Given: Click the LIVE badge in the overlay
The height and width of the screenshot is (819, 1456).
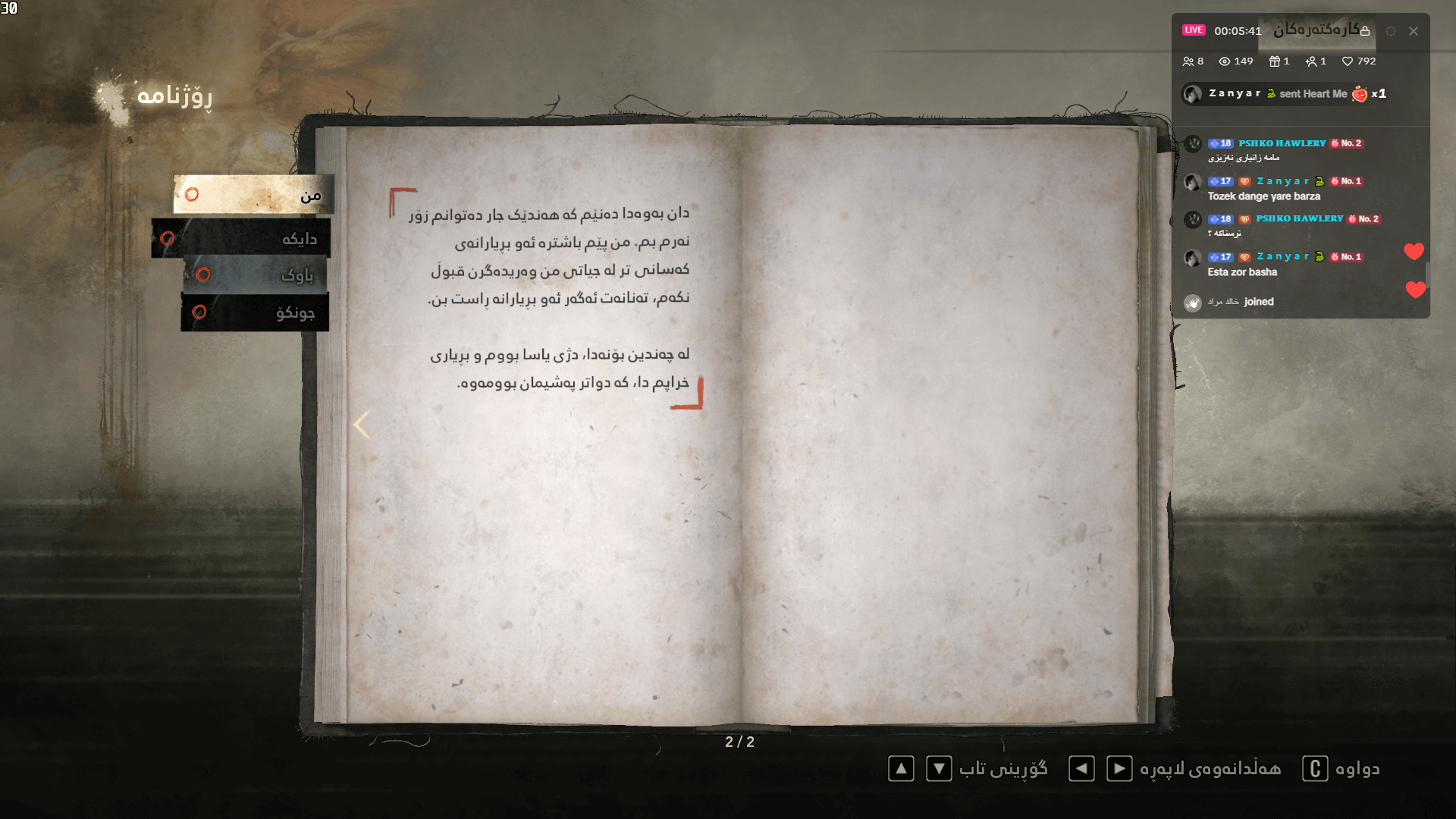Looking at the screenshot, I should coord(1194,30).
